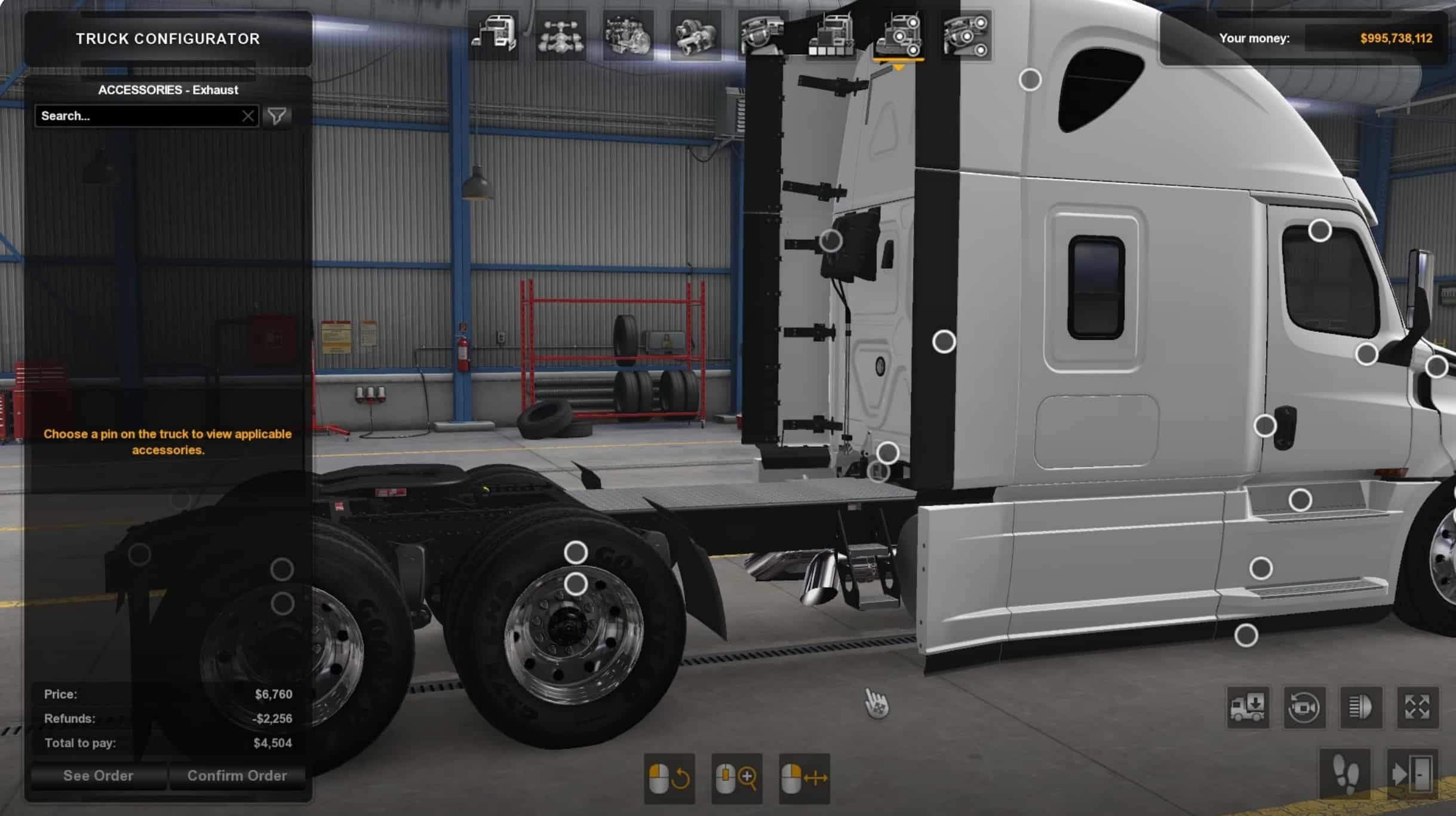Viewport: 1456px width, 816px height.
Task: Open the funnel filter options
Action: pos(277,116)
